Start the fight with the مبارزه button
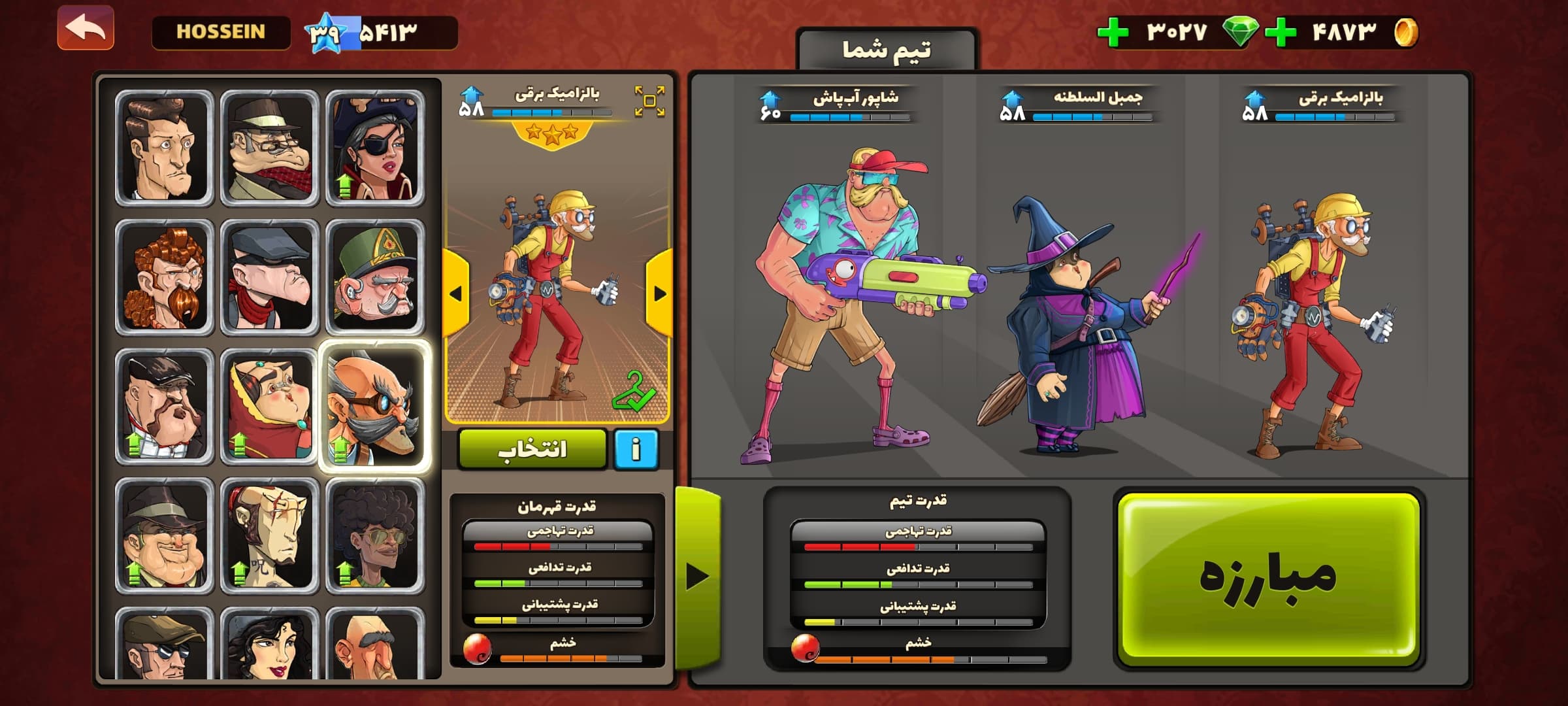The height and width of the screenshot is (706, 1568). coord(1268,578)
